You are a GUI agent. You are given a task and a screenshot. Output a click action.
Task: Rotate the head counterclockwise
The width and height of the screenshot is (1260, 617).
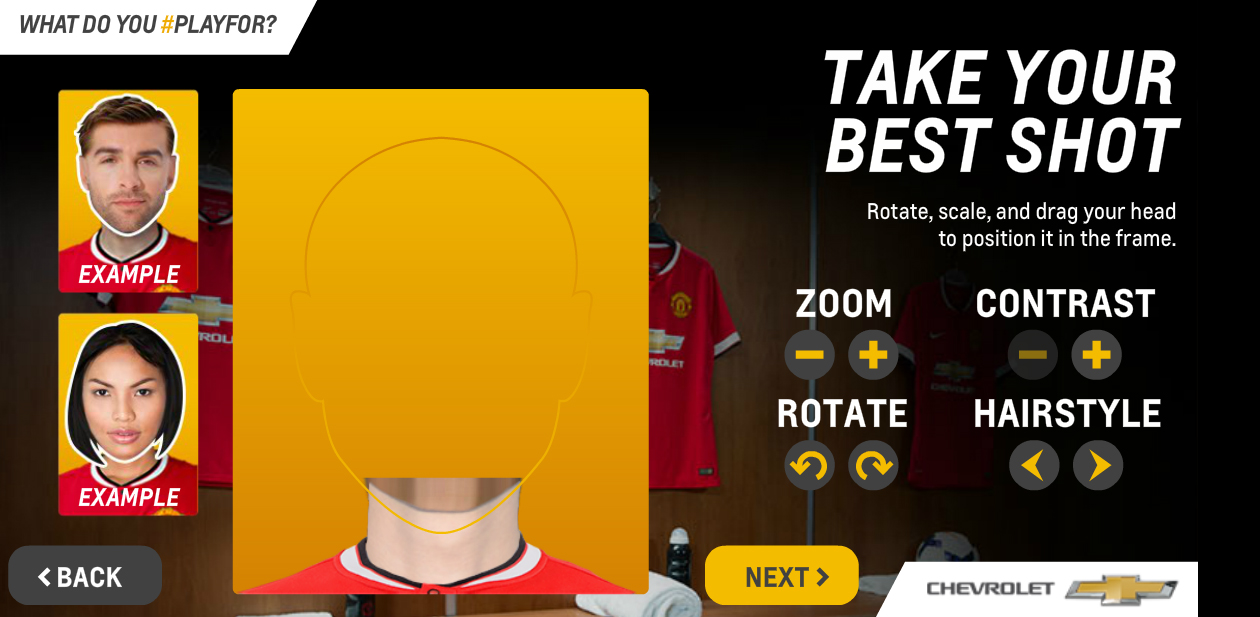coord(810,465)
